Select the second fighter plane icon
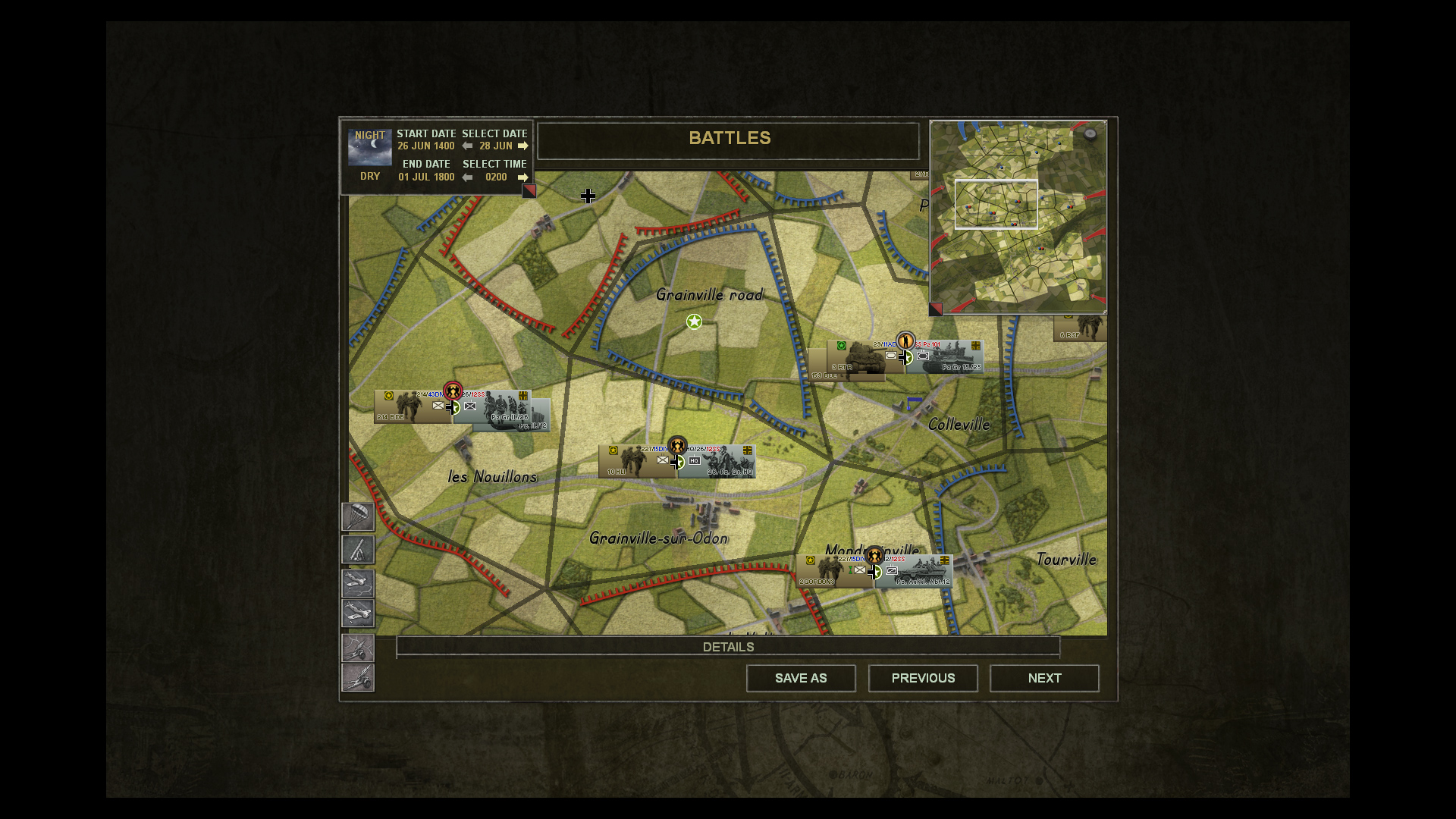This screenshot has height=819, width=1456. coord(358,613)
